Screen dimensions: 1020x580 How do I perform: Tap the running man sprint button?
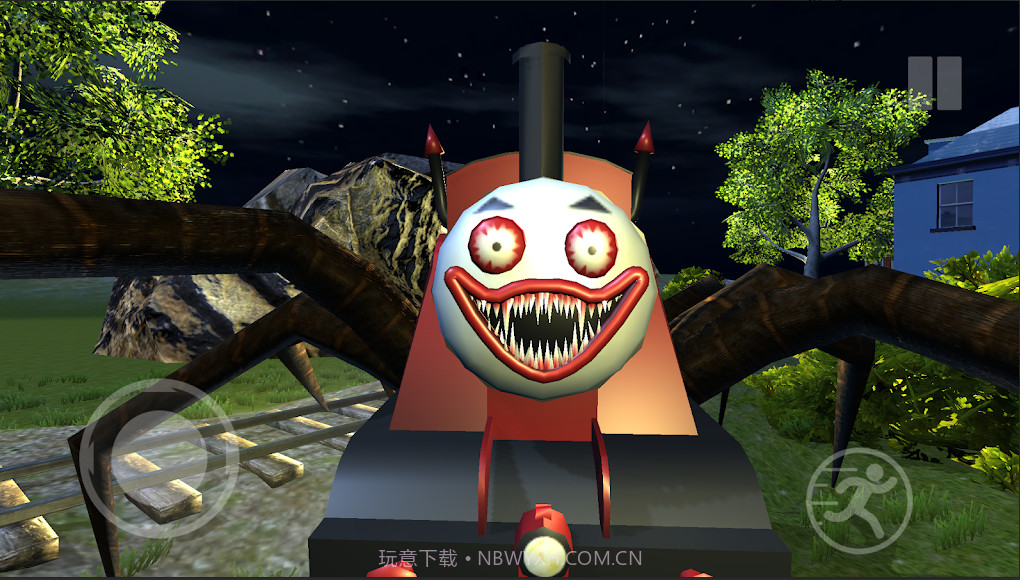tap(859, 499)
